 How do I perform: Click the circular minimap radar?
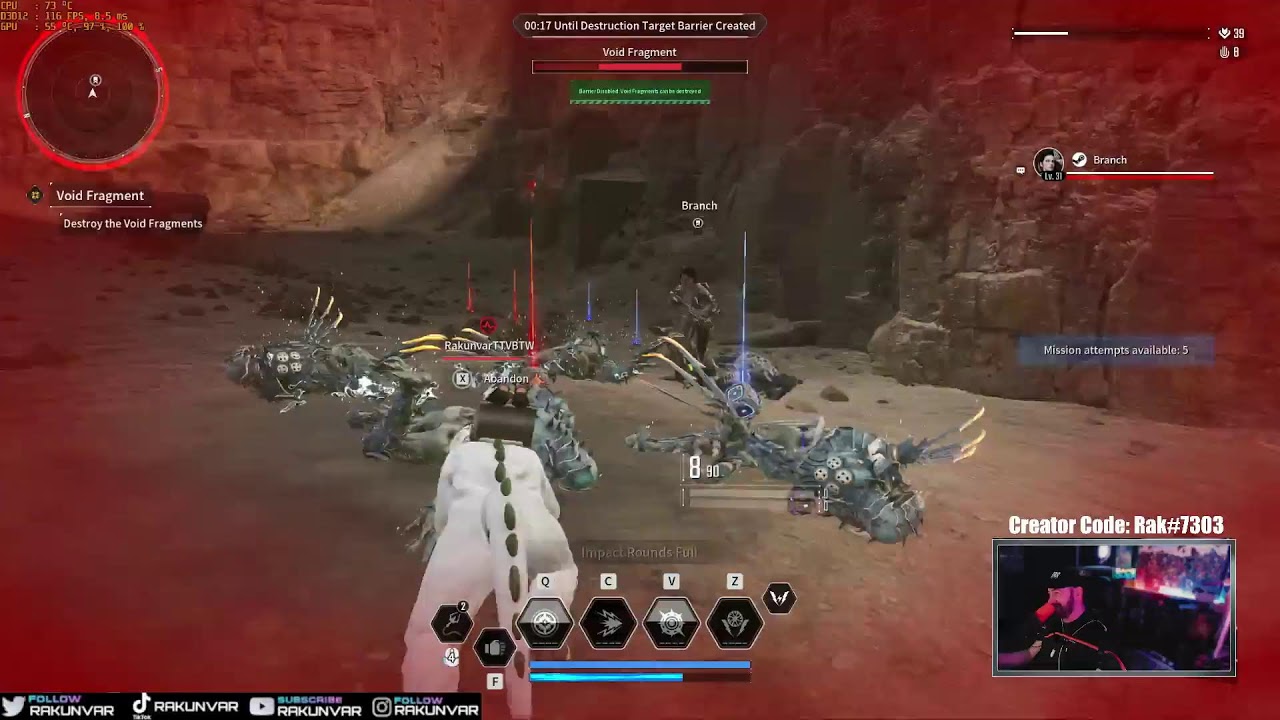[x=93, y=94]
